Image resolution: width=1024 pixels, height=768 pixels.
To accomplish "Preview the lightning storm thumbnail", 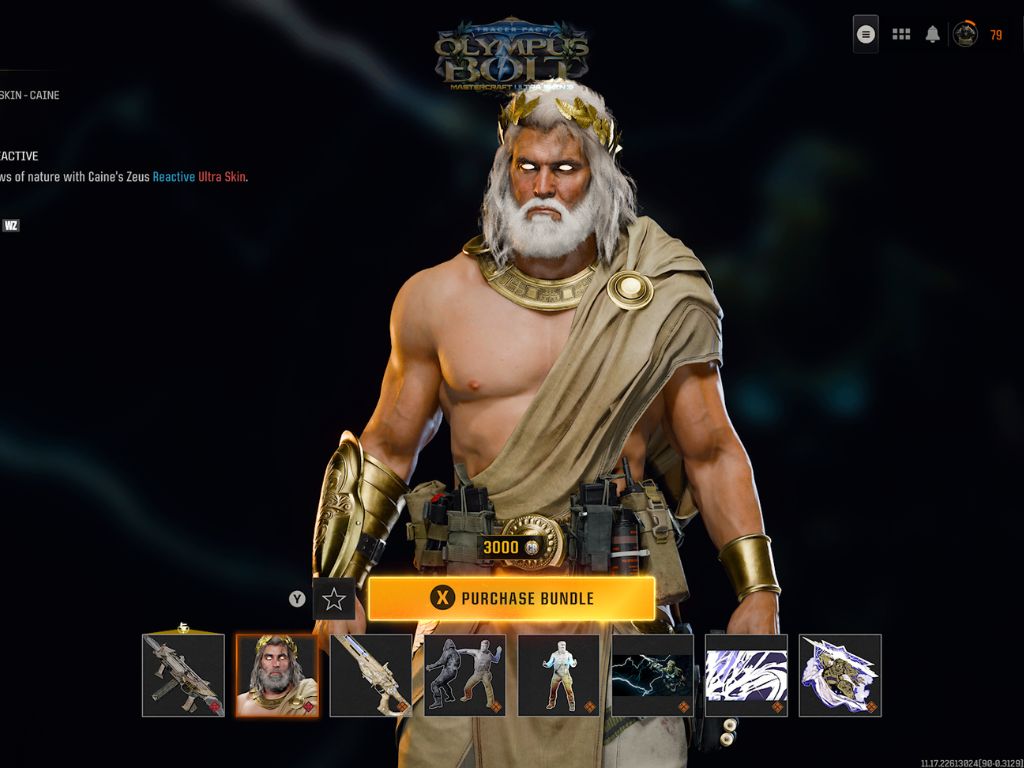I will pos(653,676).
